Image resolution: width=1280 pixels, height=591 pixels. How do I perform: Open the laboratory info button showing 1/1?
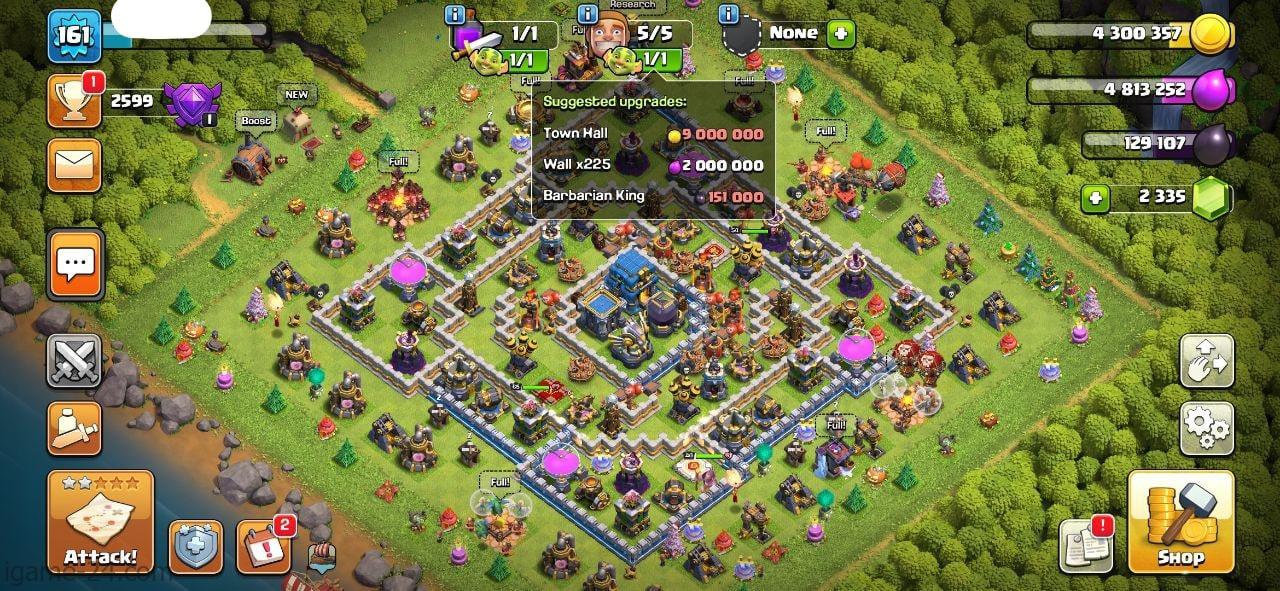coord(456,14)
